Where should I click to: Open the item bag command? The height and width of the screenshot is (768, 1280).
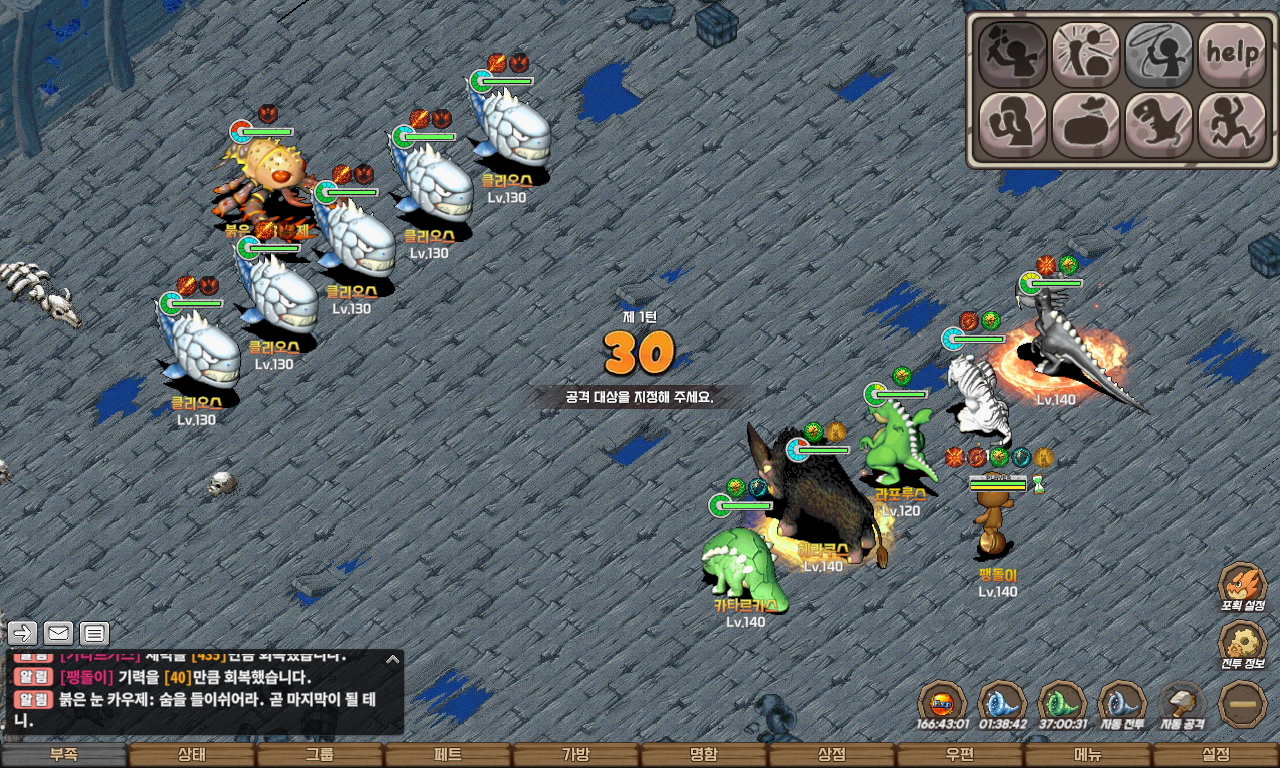tap(1086, 125)
